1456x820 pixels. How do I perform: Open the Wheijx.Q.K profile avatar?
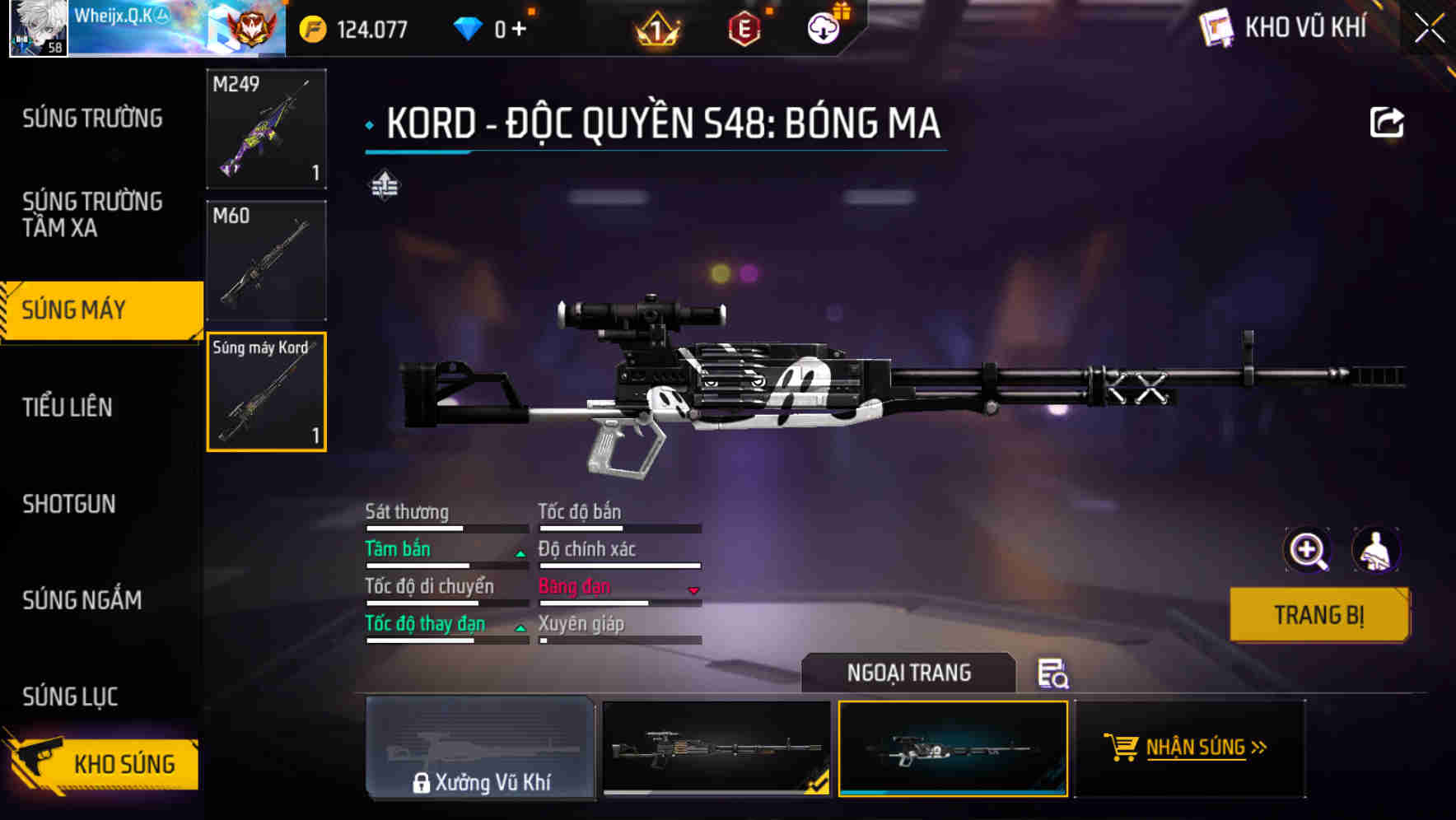[36, 30]
